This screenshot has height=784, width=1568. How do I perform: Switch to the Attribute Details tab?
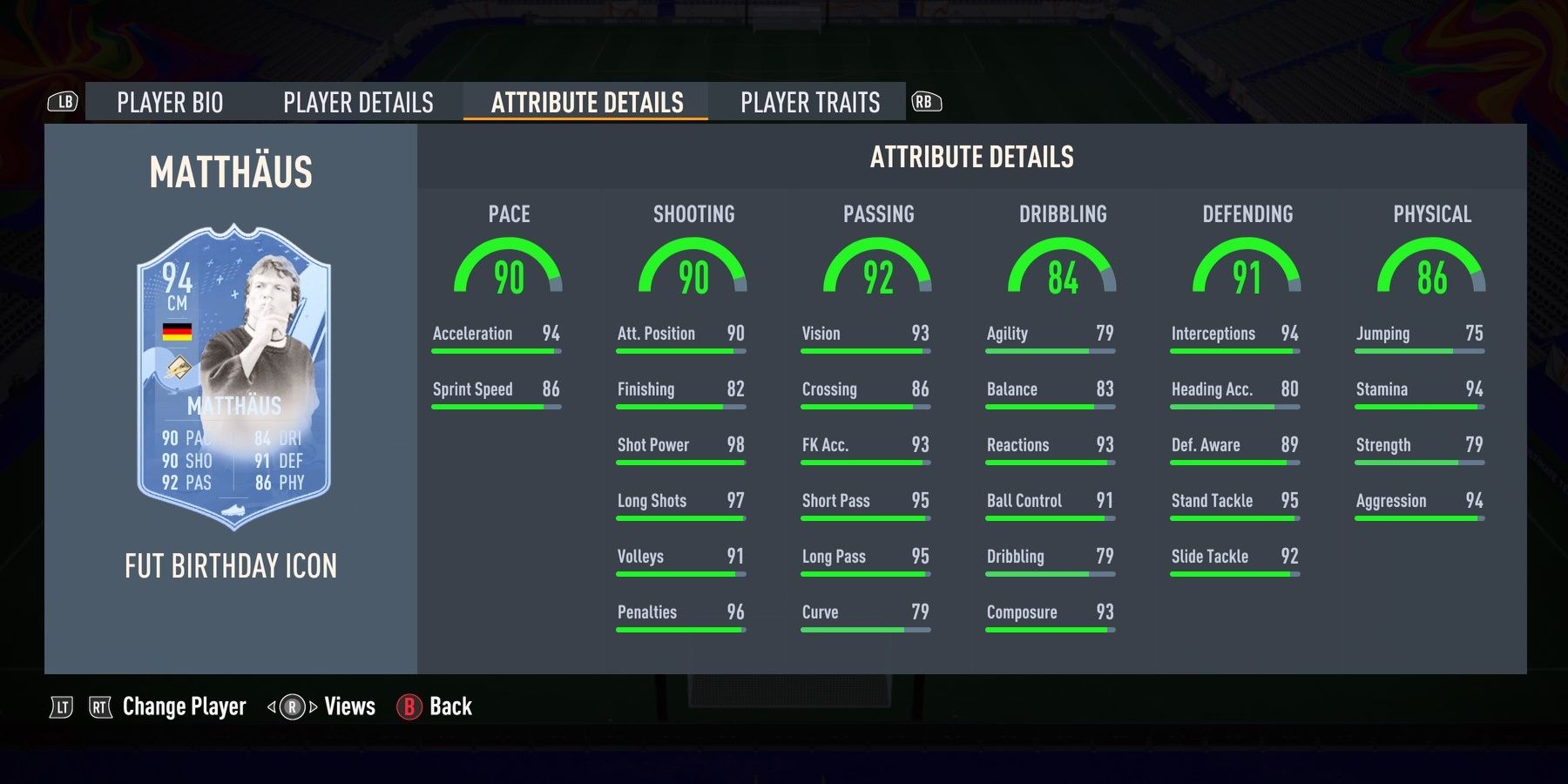point(585,102)
